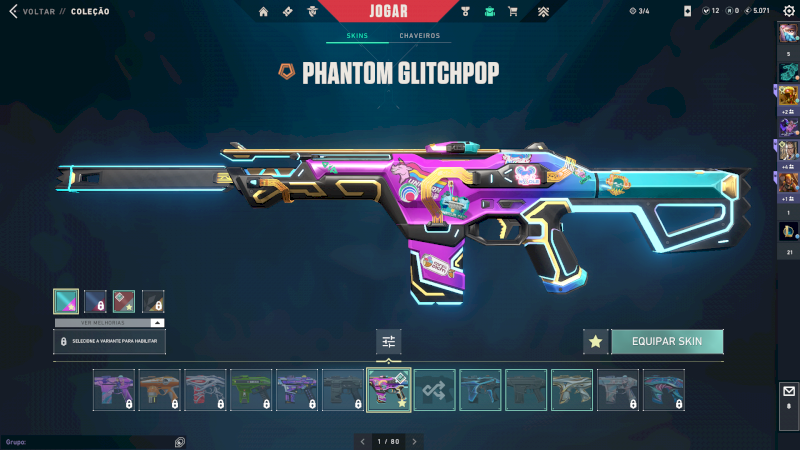Image resolution: width=800 pixels, height=450 pixels.
Task: Toggle the favorite star button
Action: (x=596, y=342)
